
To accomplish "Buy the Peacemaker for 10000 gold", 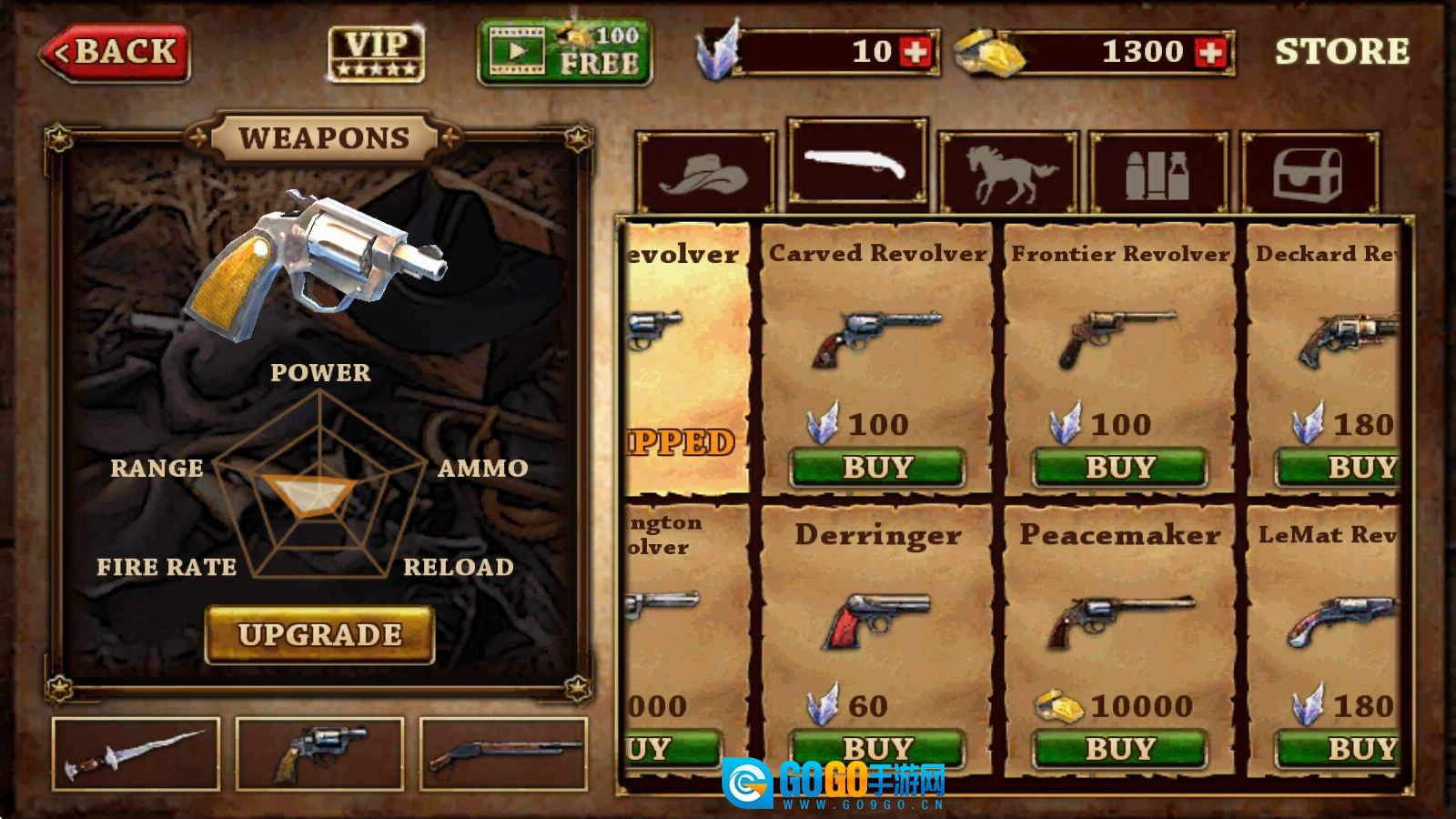I will pos(1119,748).
